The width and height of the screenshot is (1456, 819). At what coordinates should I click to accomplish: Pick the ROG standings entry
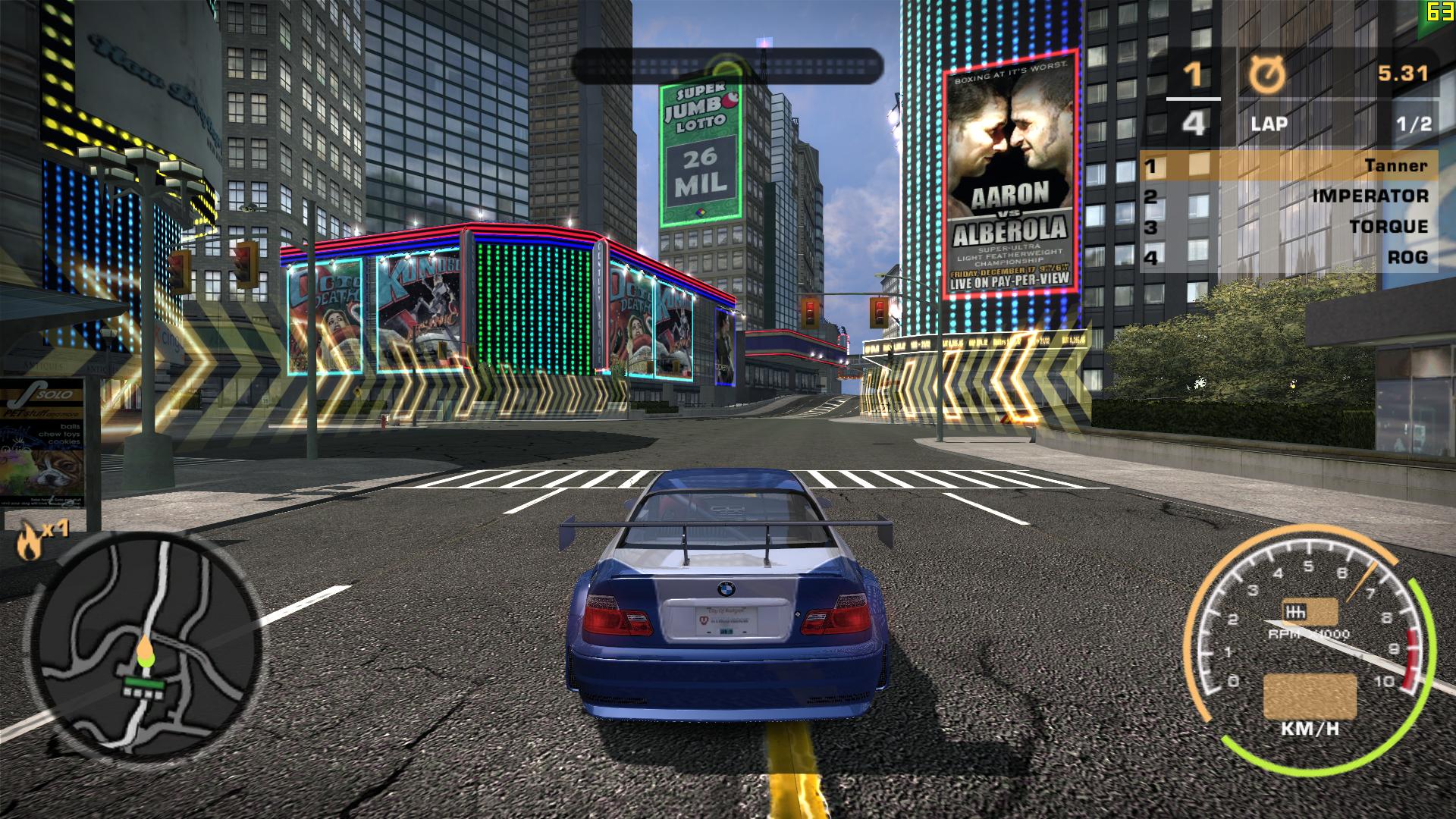coord(1288,257)
